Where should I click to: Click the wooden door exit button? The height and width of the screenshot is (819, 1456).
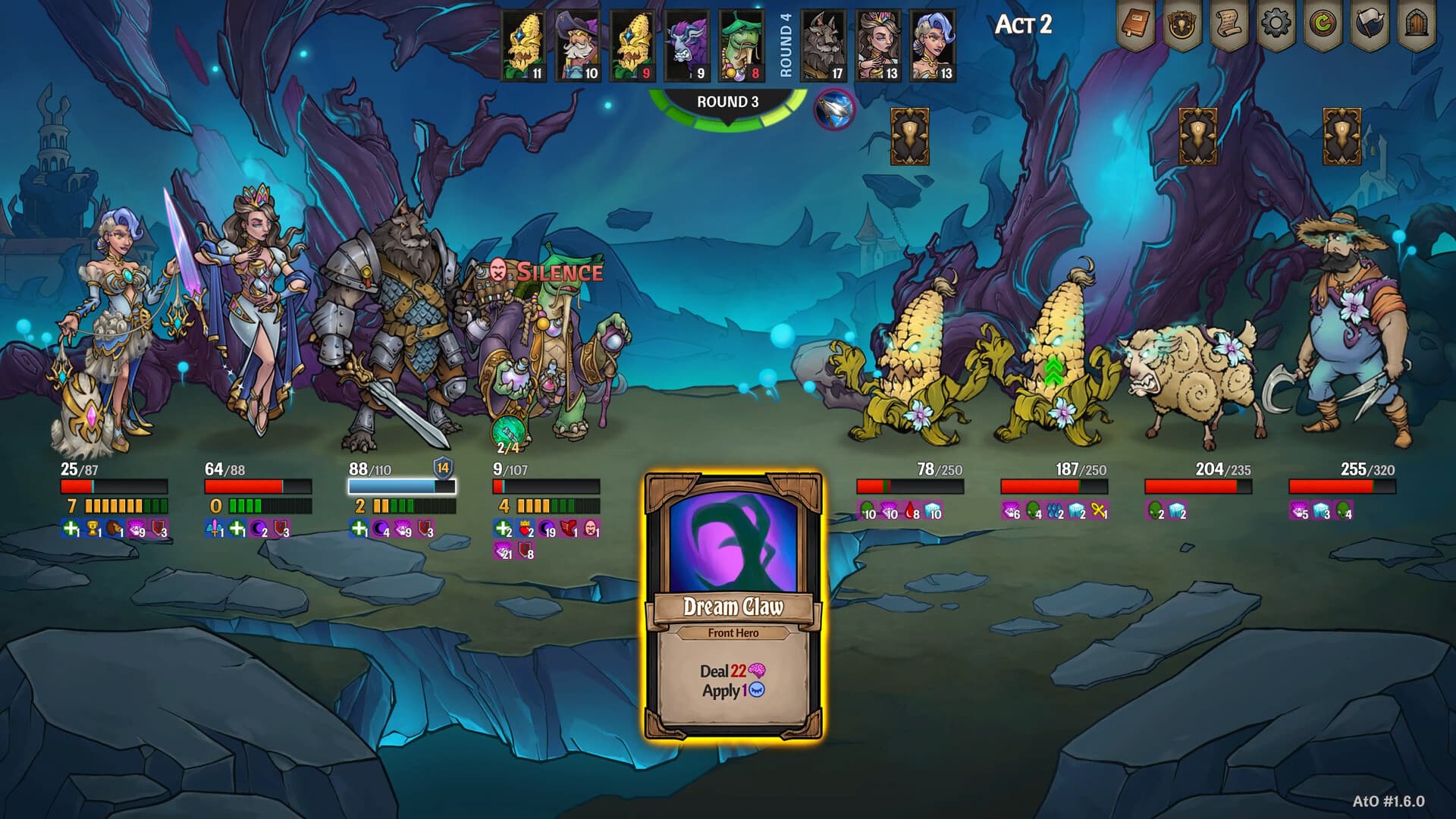[1416, 26]
